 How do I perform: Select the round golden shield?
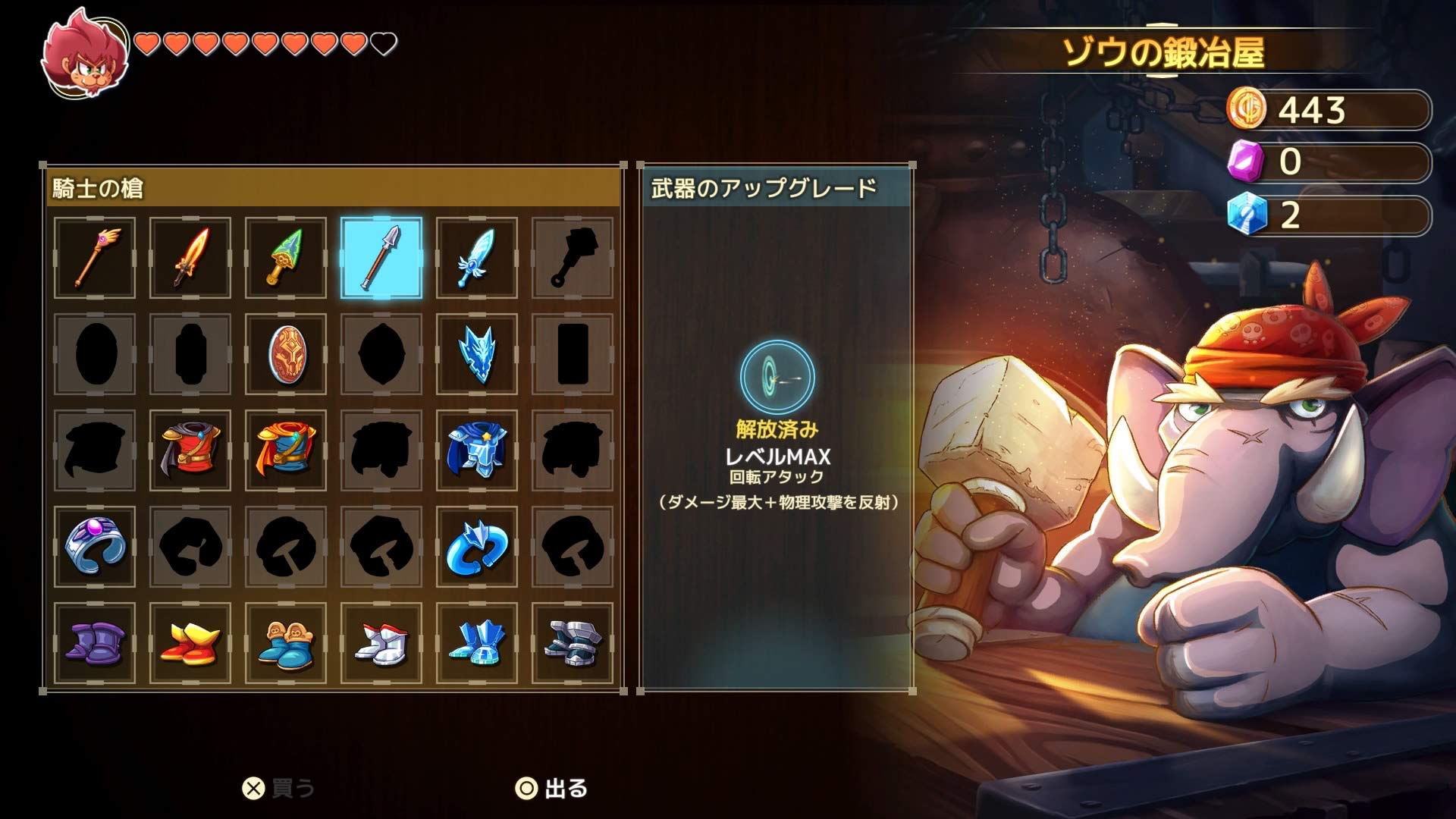click(x=285, y=354)
